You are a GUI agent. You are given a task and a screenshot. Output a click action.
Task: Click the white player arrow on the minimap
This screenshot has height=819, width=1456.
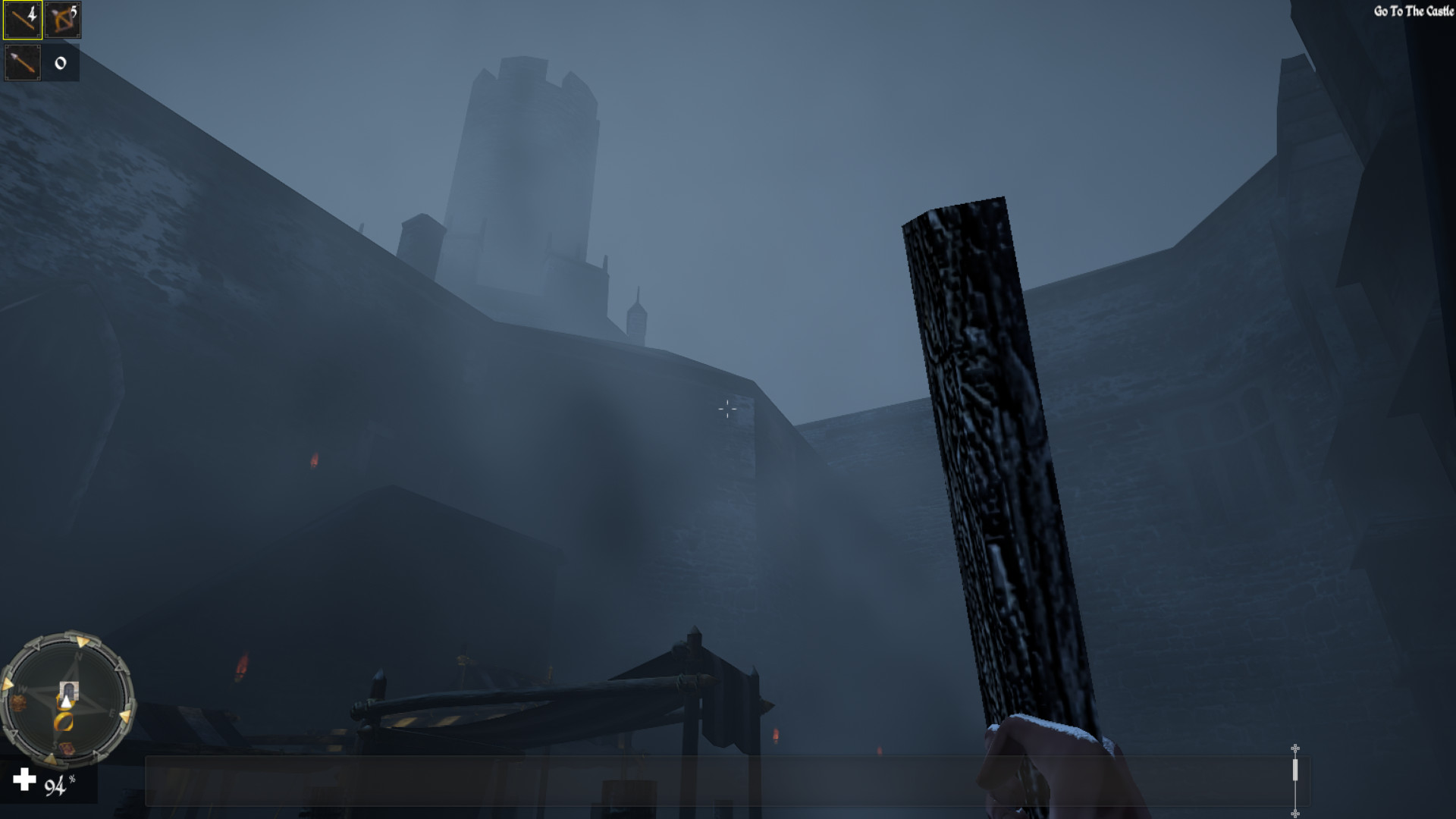[66, 702]
